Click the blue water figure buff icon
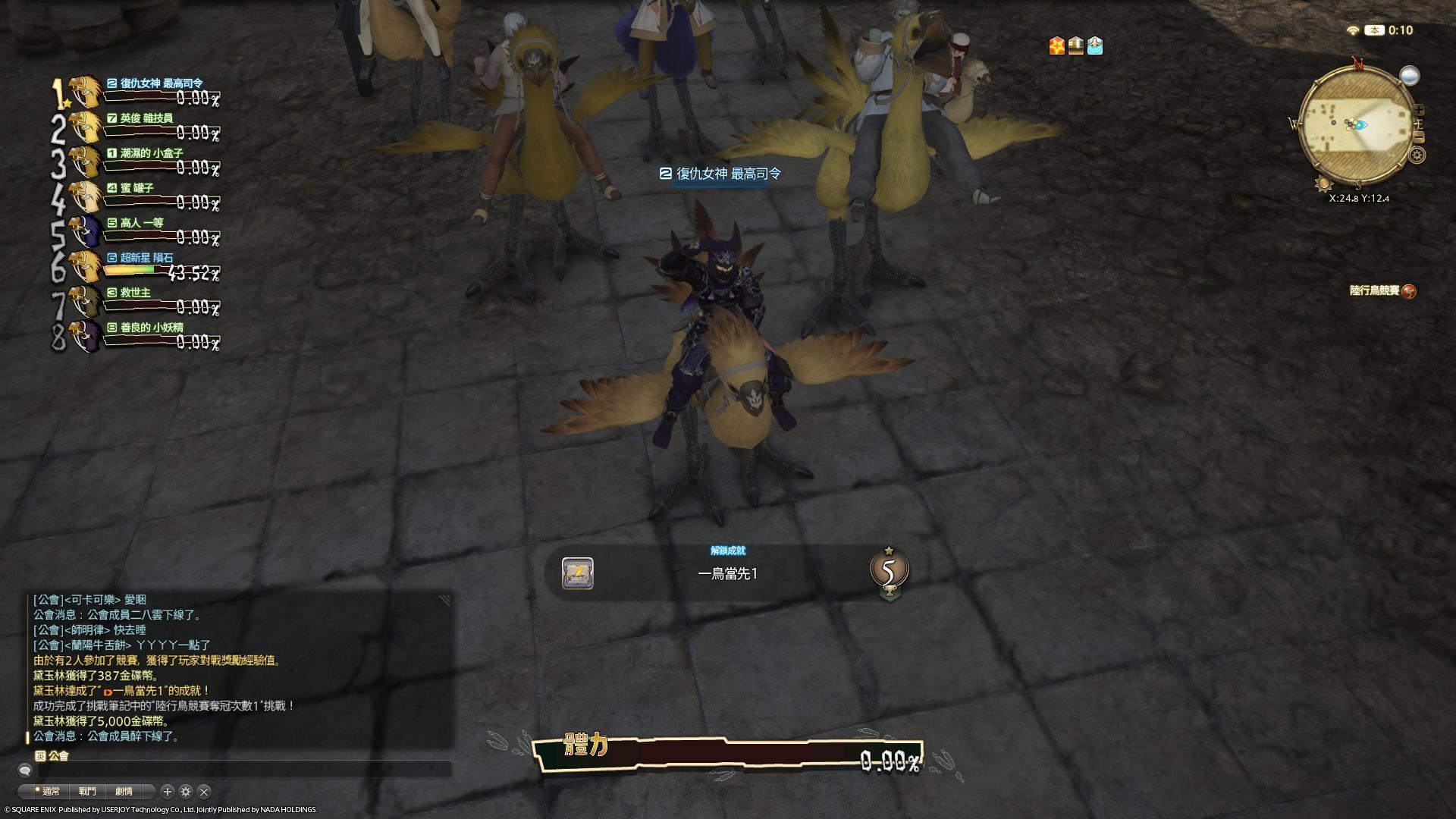Screen dimensions: 1456x819 1094,46
